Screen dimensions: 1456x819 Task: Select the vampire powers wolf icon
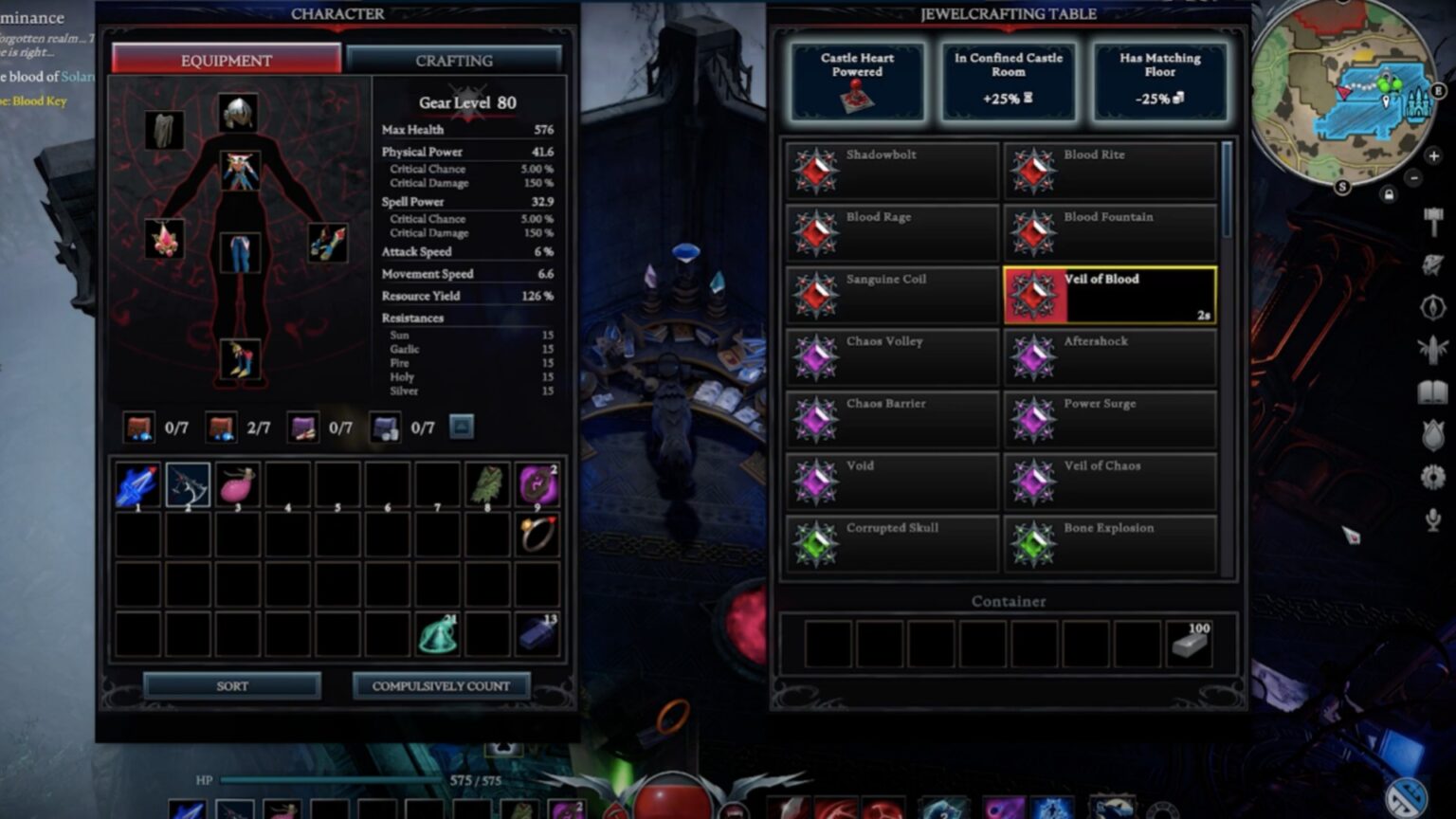(1432, 265)
